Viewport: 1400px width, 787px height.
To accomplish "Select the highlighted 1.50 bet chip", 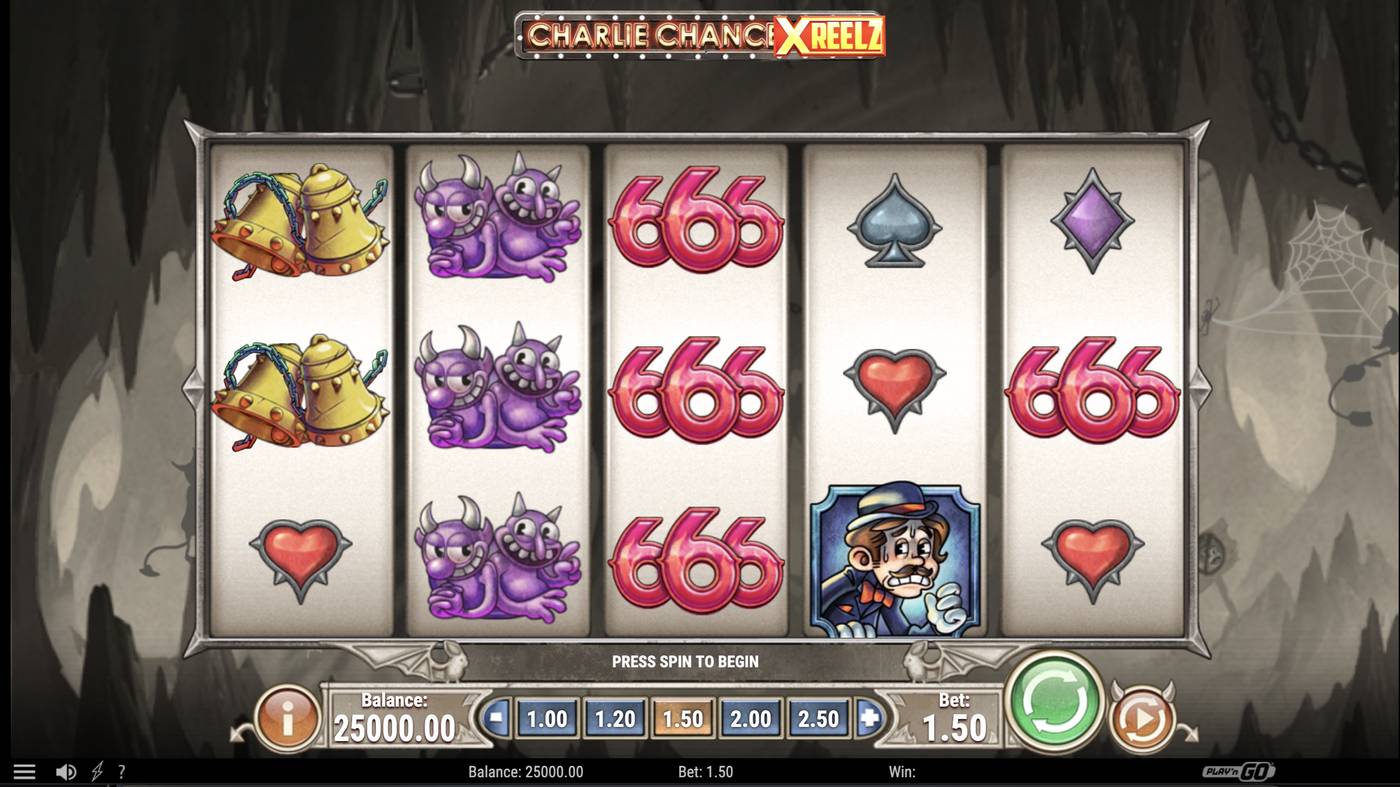I will pyautogui.click(x=682, y=718).
